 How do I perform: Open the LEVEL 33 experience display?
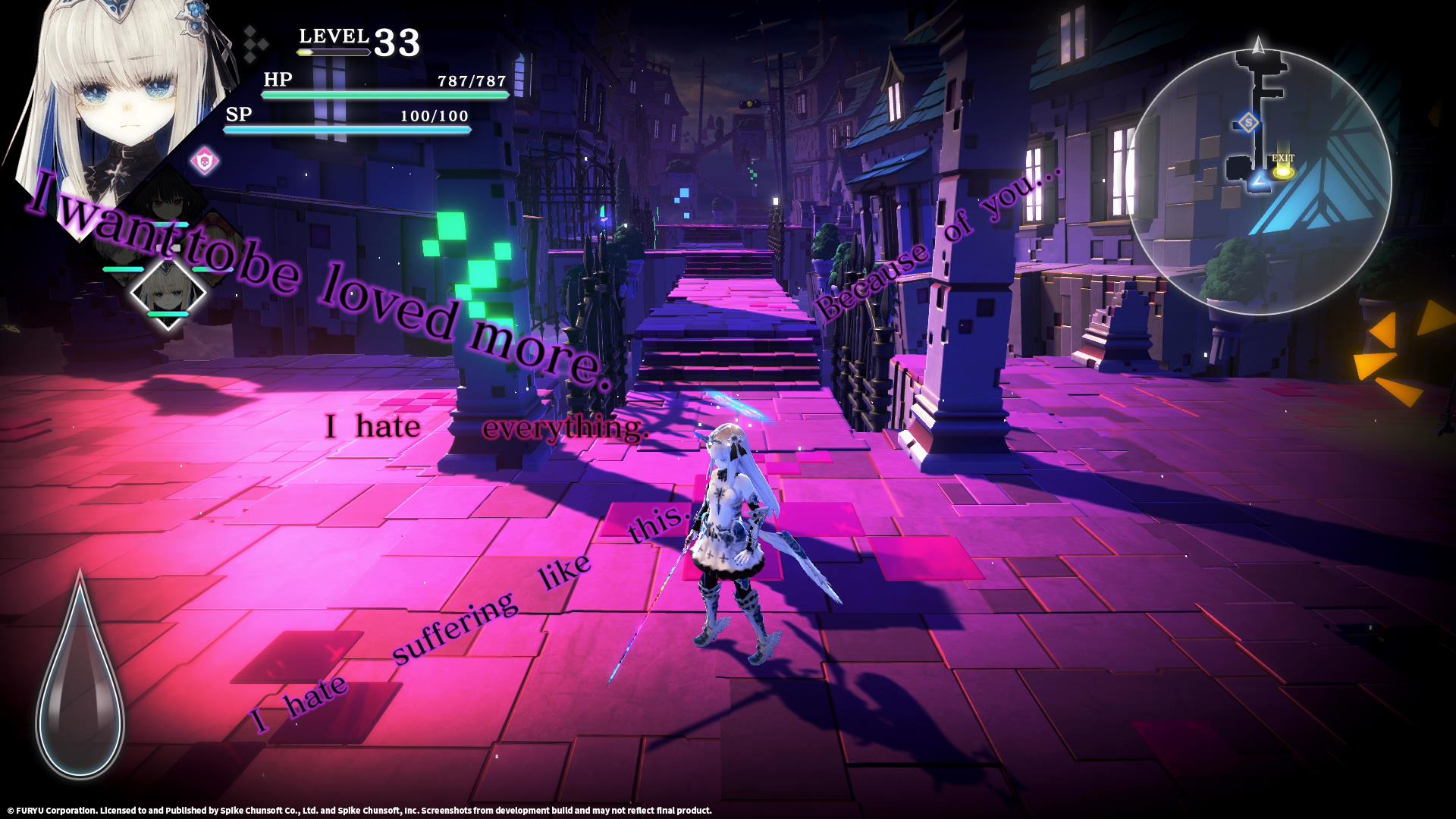[x=356, y=38]
